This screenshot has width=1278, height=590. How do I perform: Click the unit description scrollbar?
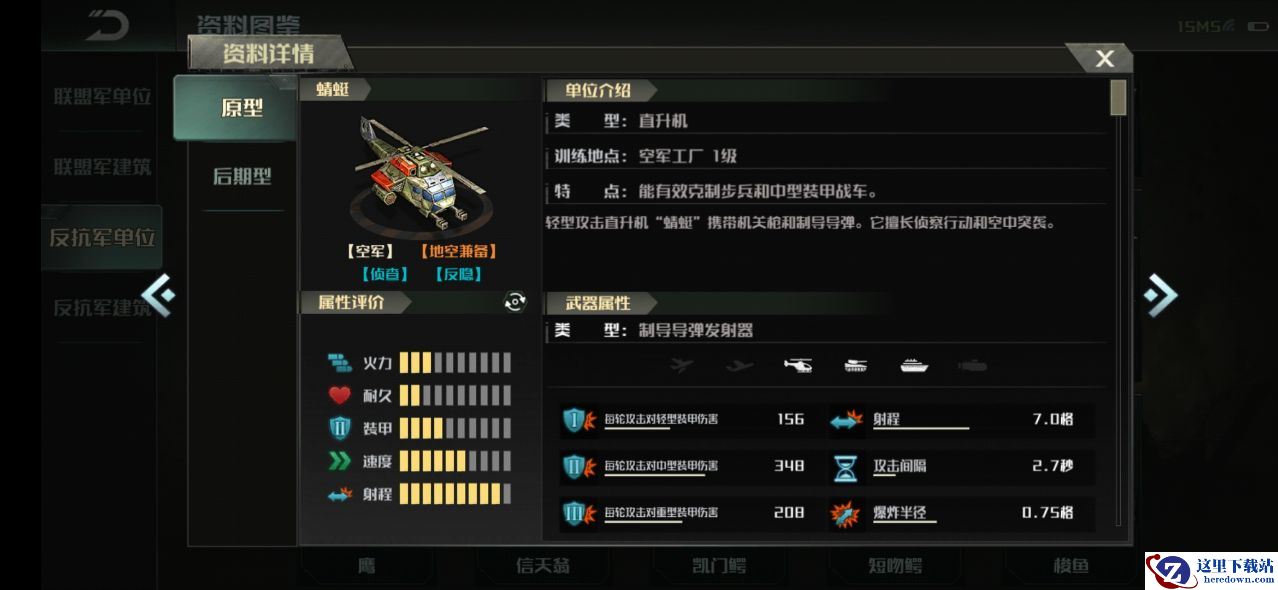point(1118,99)
